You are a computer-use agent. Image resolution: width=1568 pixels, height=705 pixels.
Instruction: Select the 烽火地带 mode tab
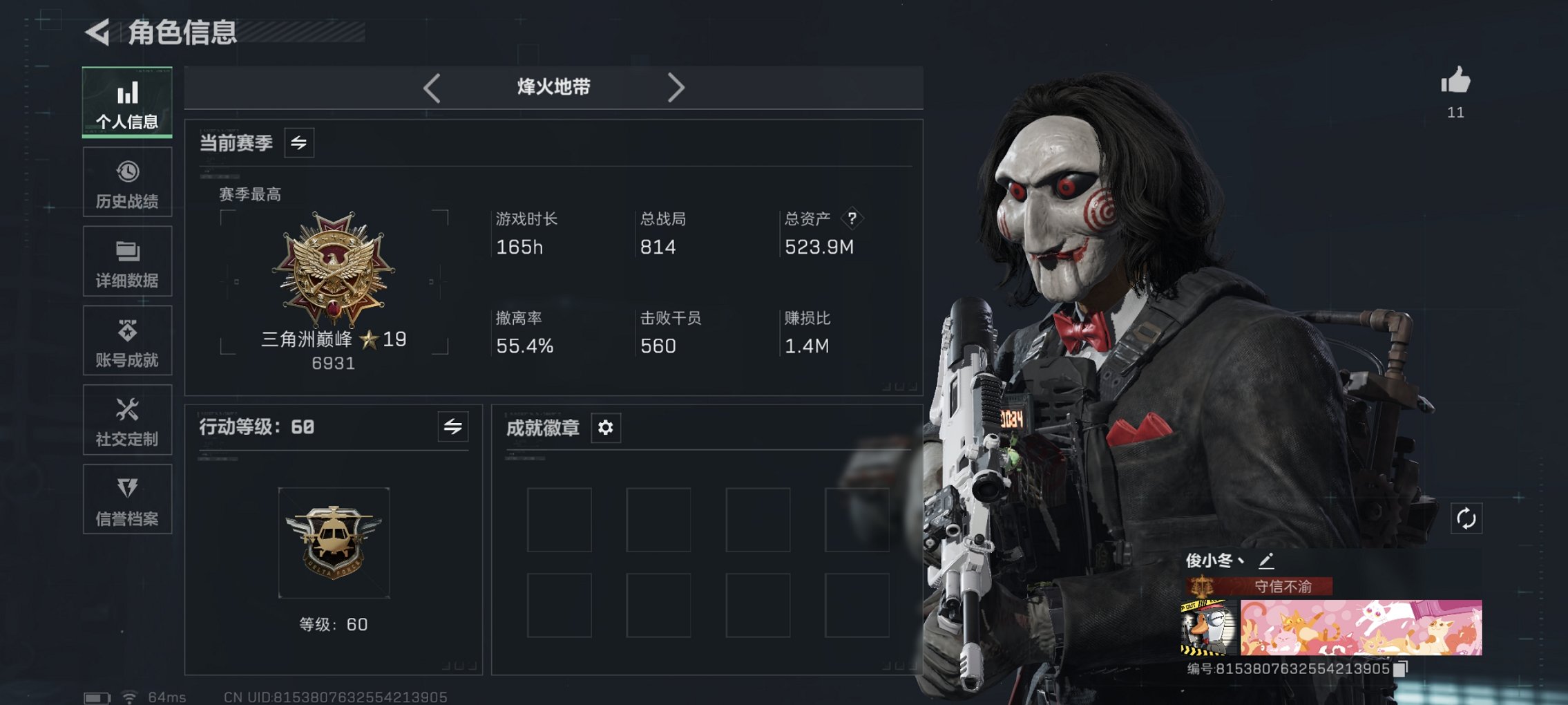tap(553, 86)
